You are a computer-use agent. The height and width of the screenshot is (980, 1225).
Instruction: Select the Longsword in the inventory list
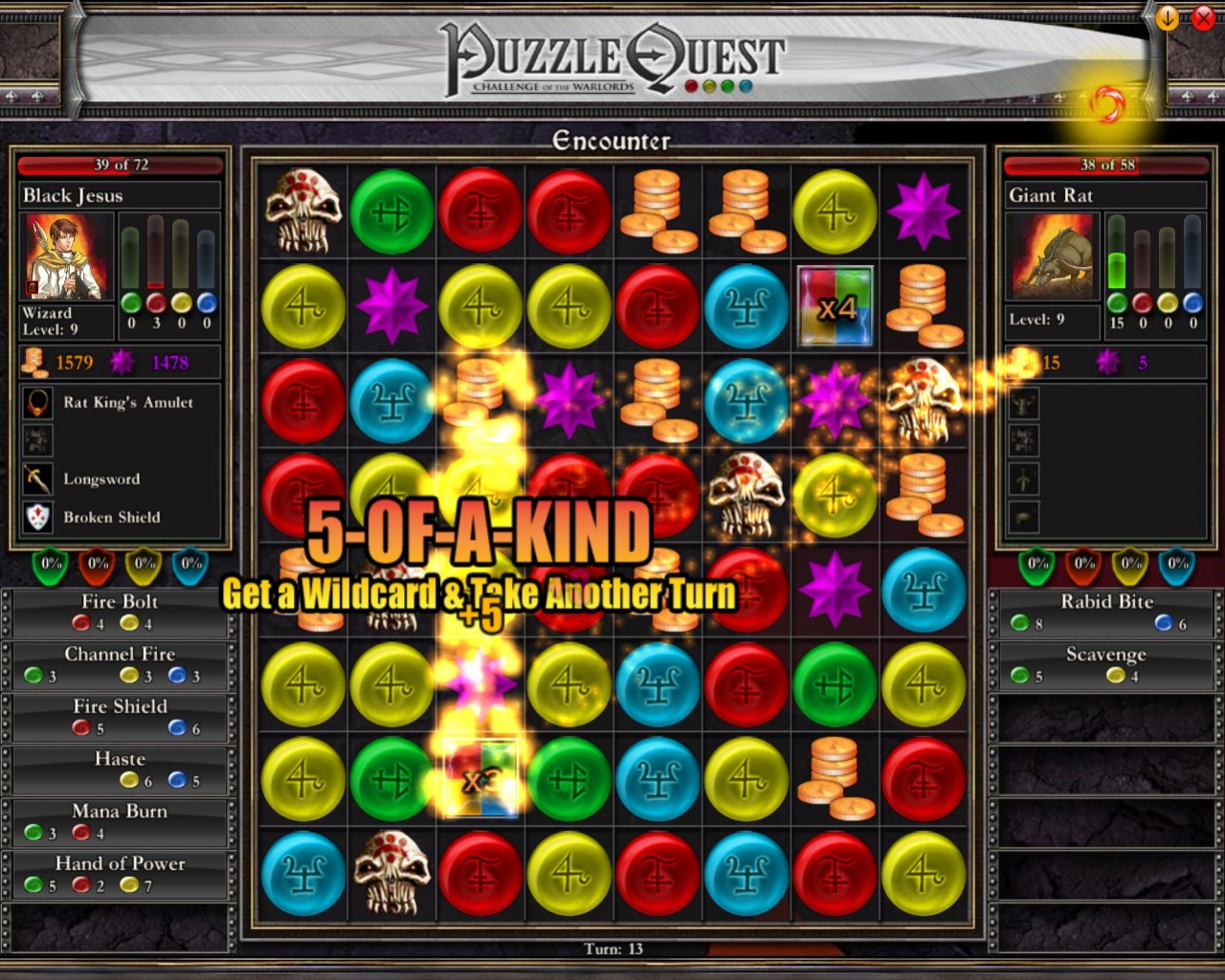click(x=100, y=479)
